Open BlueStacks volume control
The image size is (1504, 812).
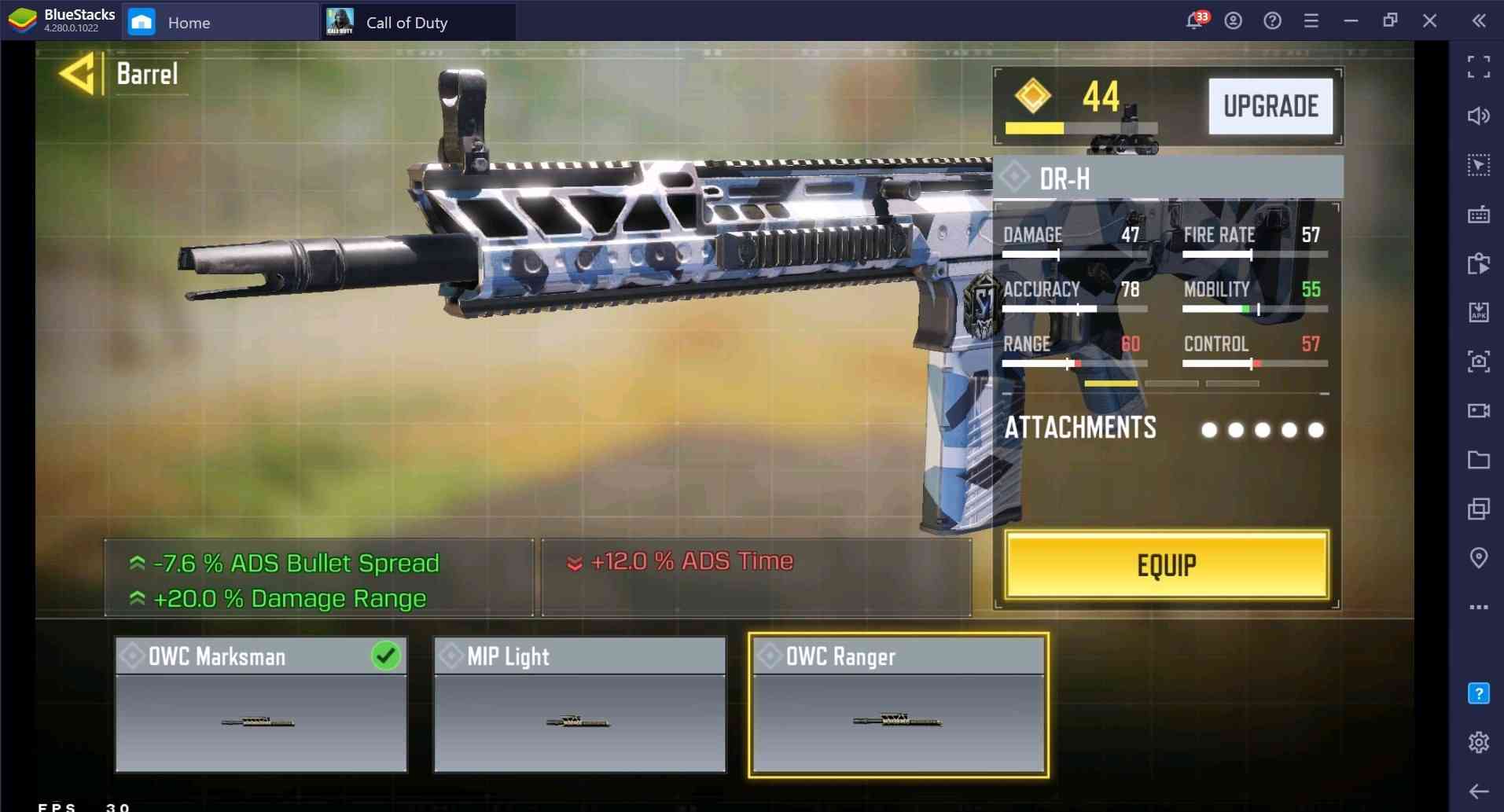(x=1478, y=116)
